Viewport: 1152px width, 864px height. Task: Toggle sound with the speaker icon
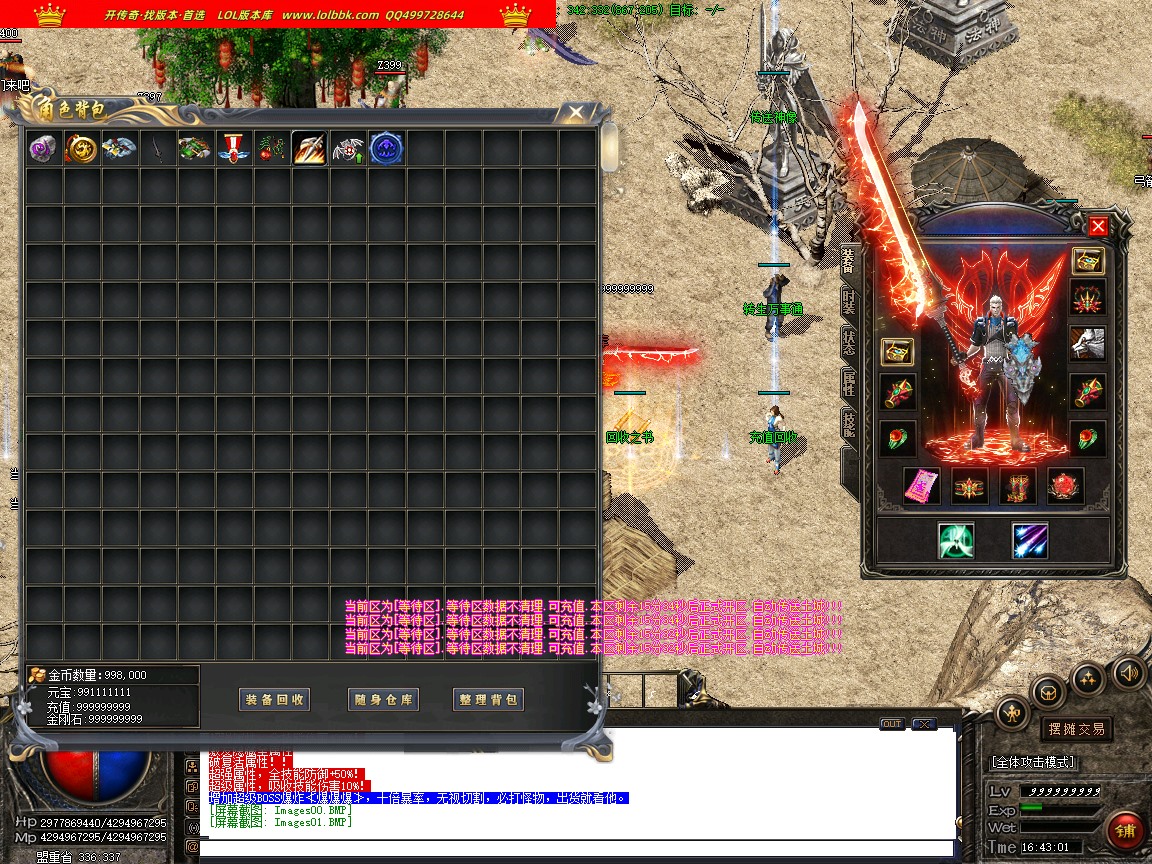pos(1128,672)
